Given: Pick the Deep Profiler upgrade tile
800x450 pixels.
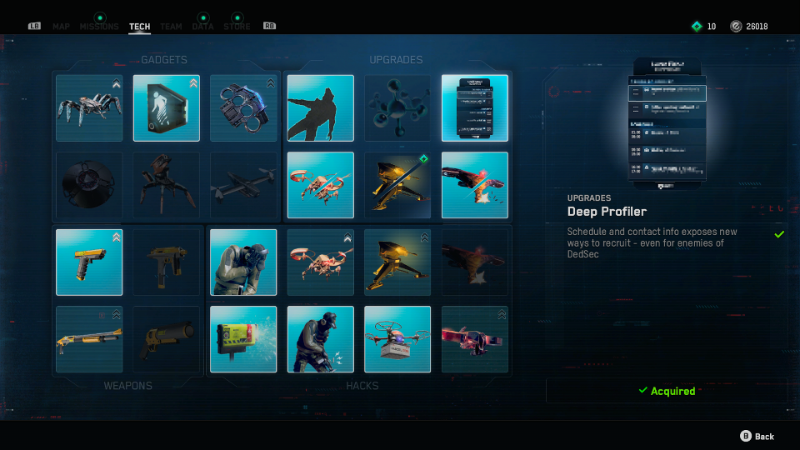Looking at the screenshot, I should click(474, 108).
